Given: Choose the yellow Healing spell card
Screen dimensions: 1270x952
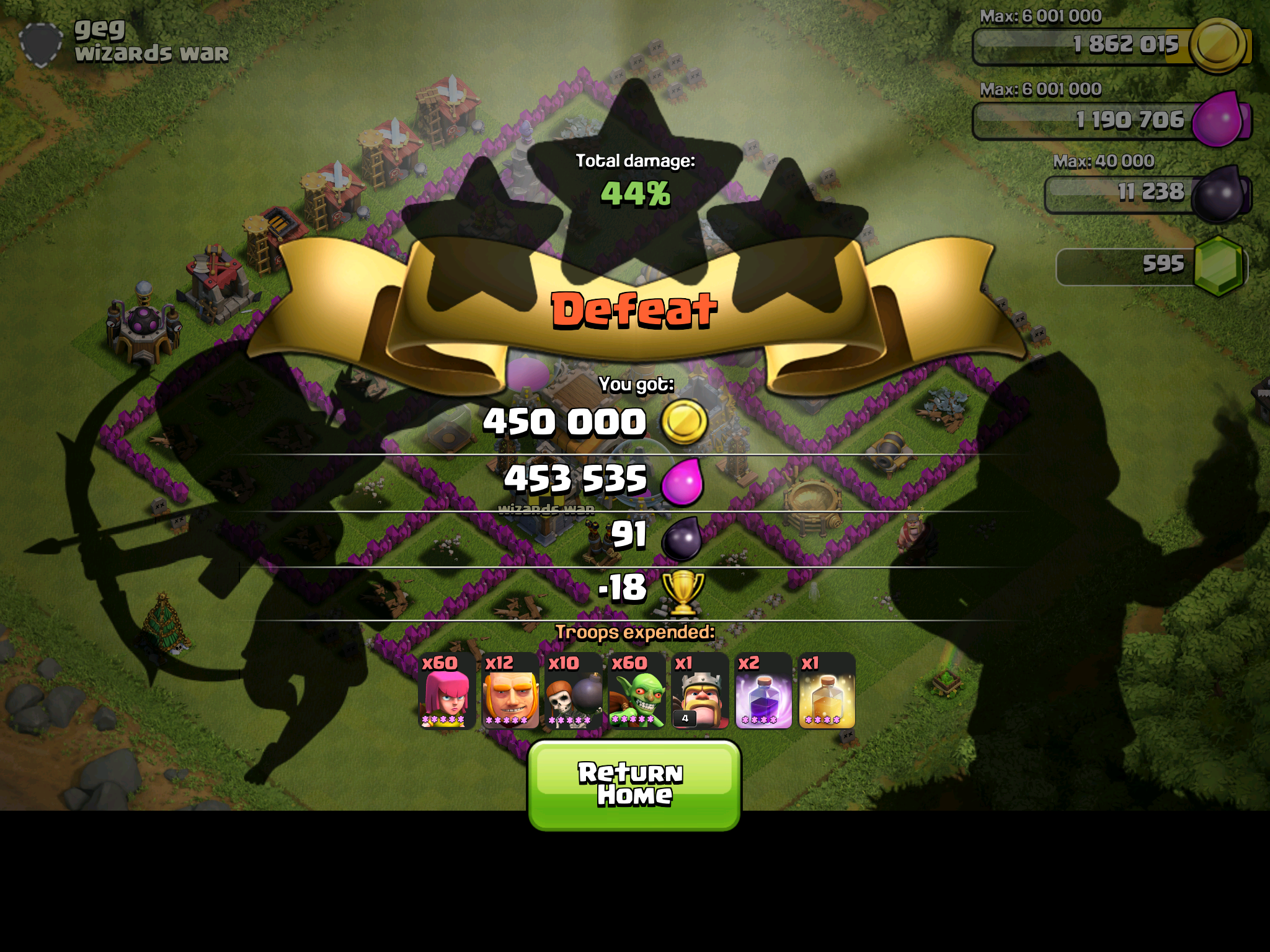Looking at the screenshot, I should coord(827,691).
